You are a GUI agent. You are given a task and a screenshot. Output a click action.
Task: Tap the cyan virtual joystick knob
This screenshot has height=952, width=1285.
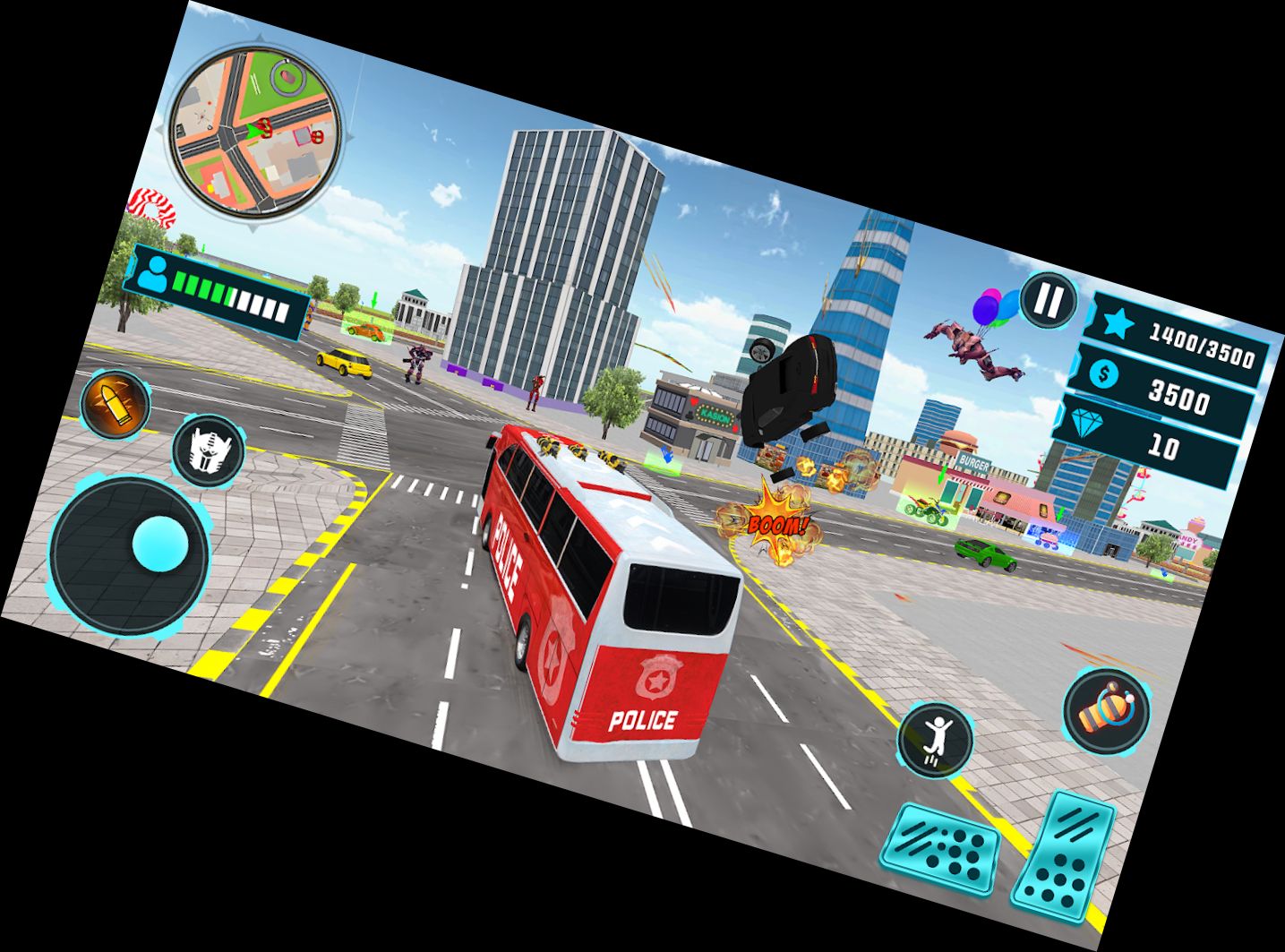[x=161, y=542]
